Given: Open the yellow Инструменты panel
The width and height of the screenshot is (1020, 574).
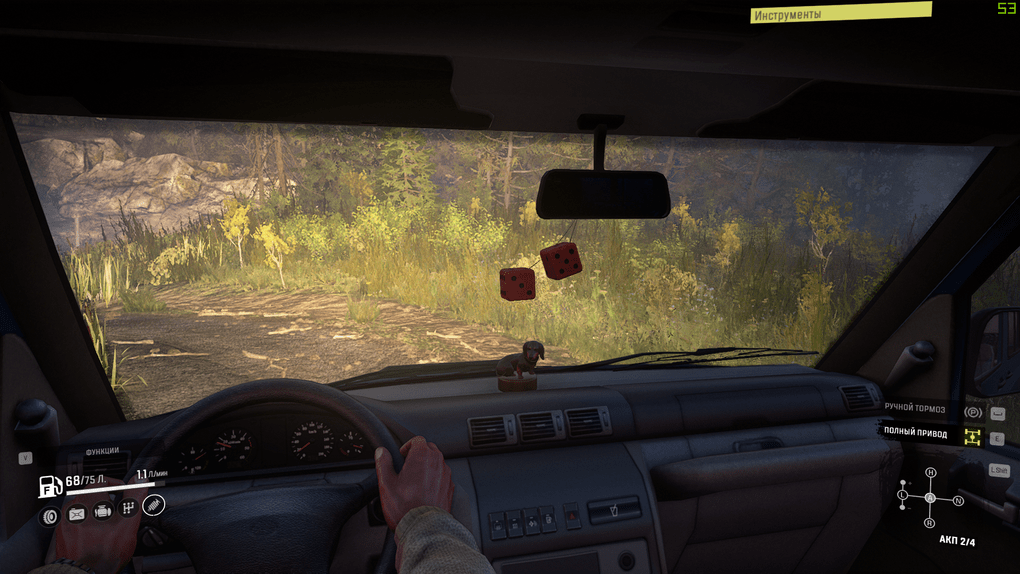Looking at the screenshot, I should (840, 13).
